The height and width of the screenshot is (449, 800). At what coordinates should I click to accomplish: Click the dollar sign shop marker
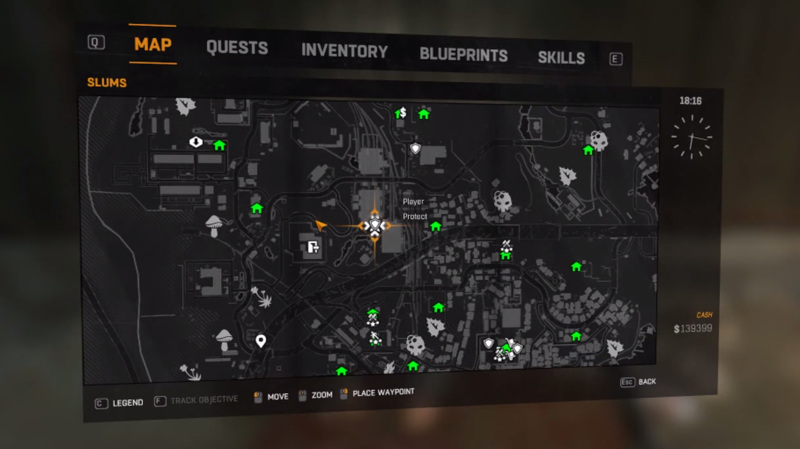click(401, 113)
